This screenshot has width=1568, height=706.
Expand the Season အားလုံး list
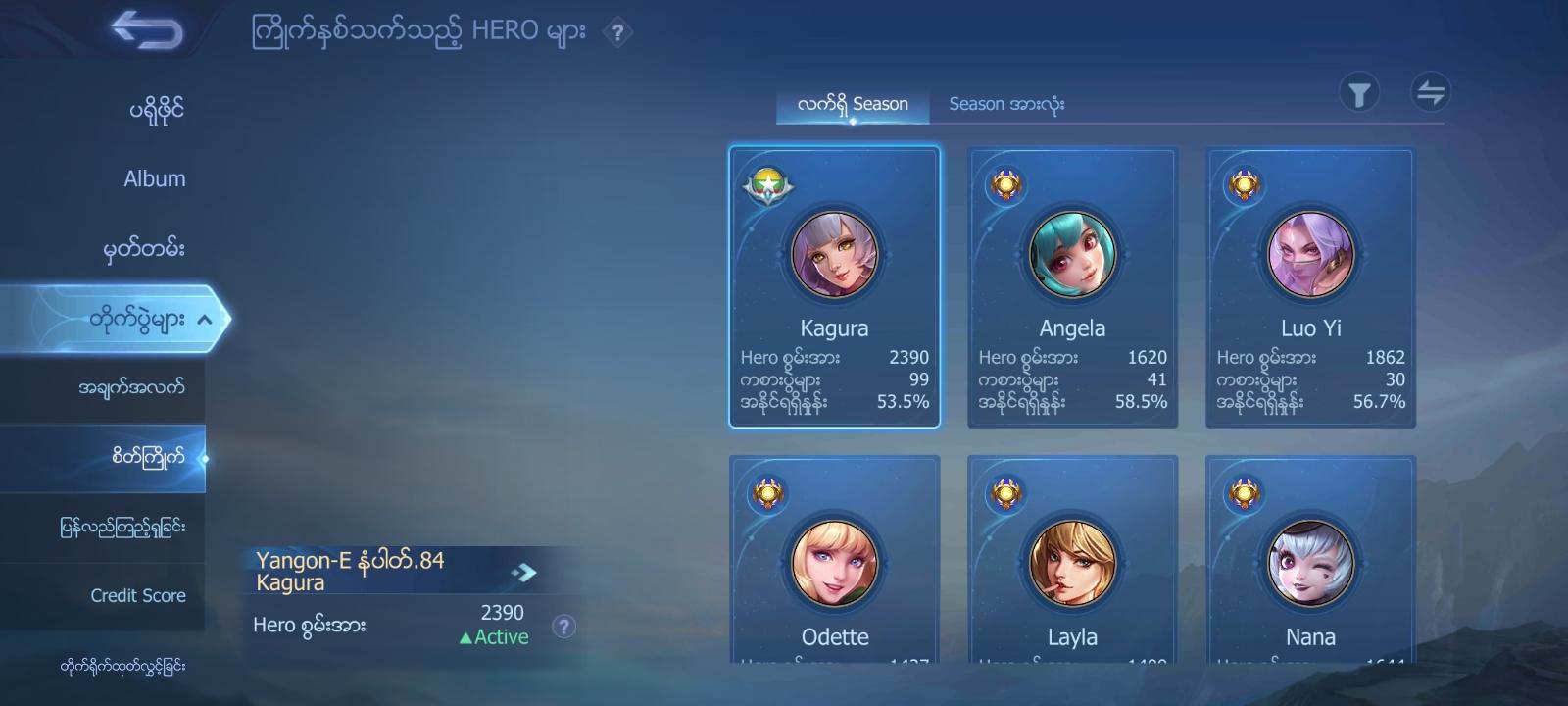pyautogui.click(x=1007, y=102)
